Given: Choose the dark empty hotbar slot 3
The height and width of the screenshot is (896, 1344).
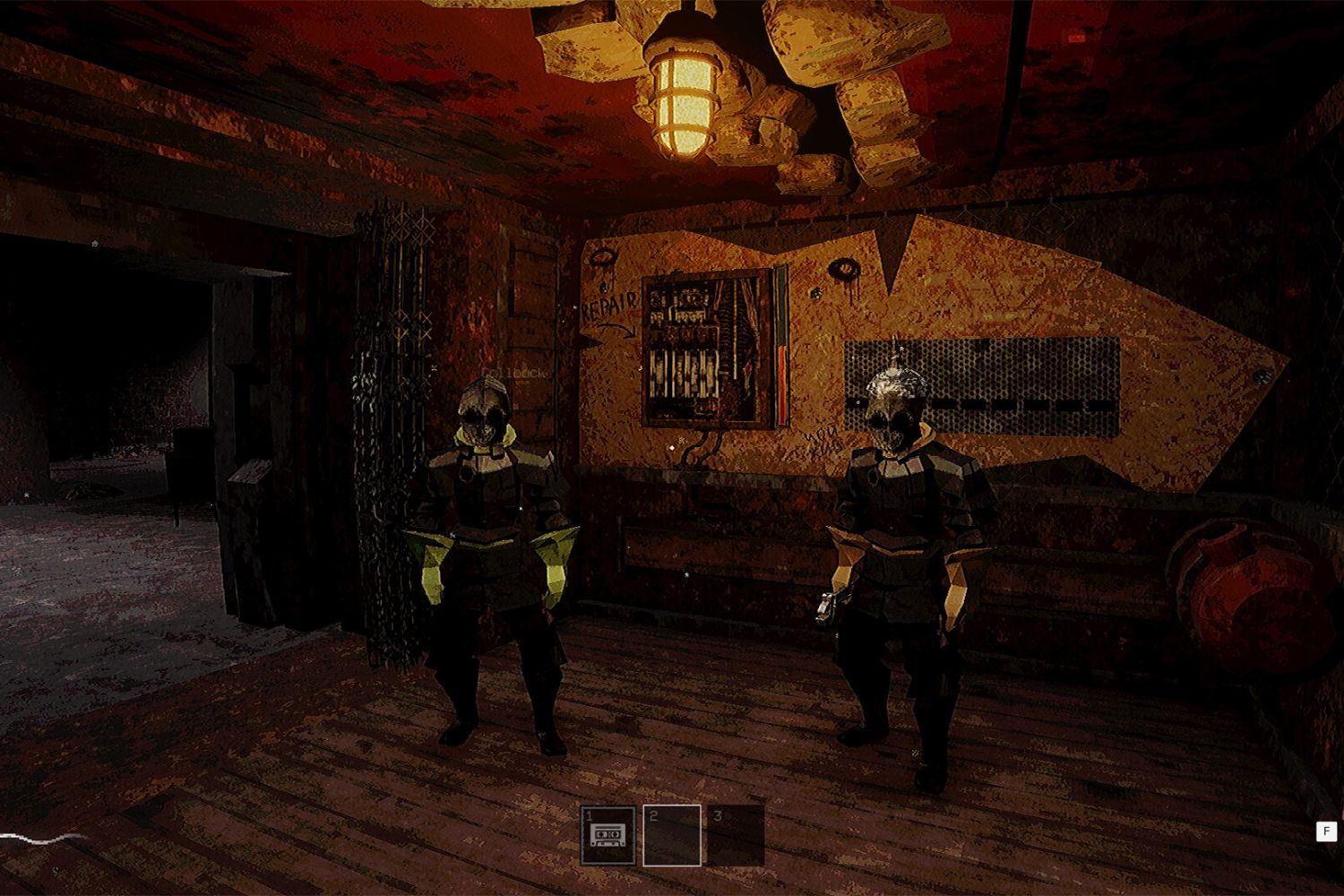Looking at the screenshot, I should point(736,836).
